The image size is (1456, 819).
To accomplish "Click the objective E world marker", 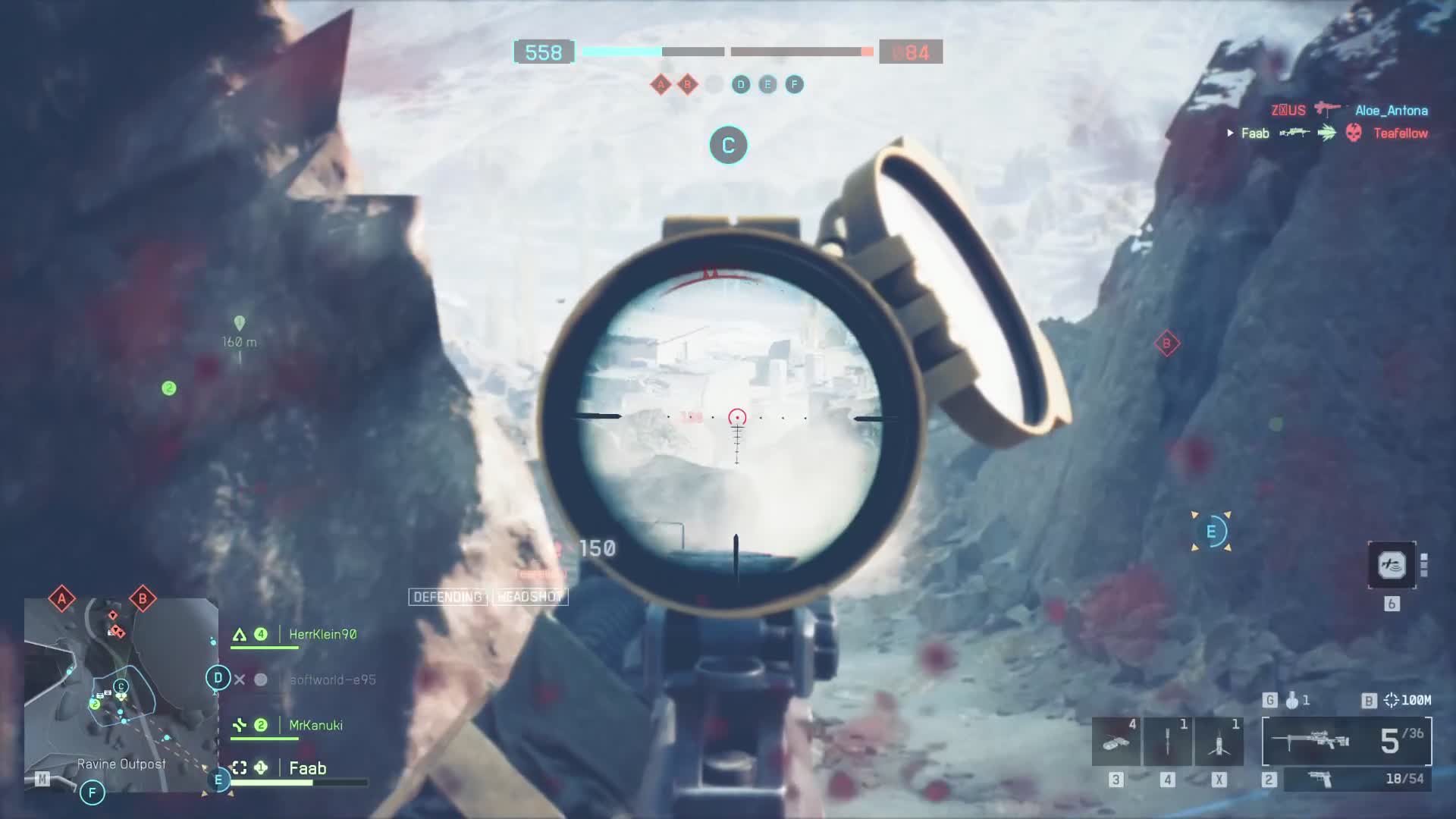I will click(1211, 532).
